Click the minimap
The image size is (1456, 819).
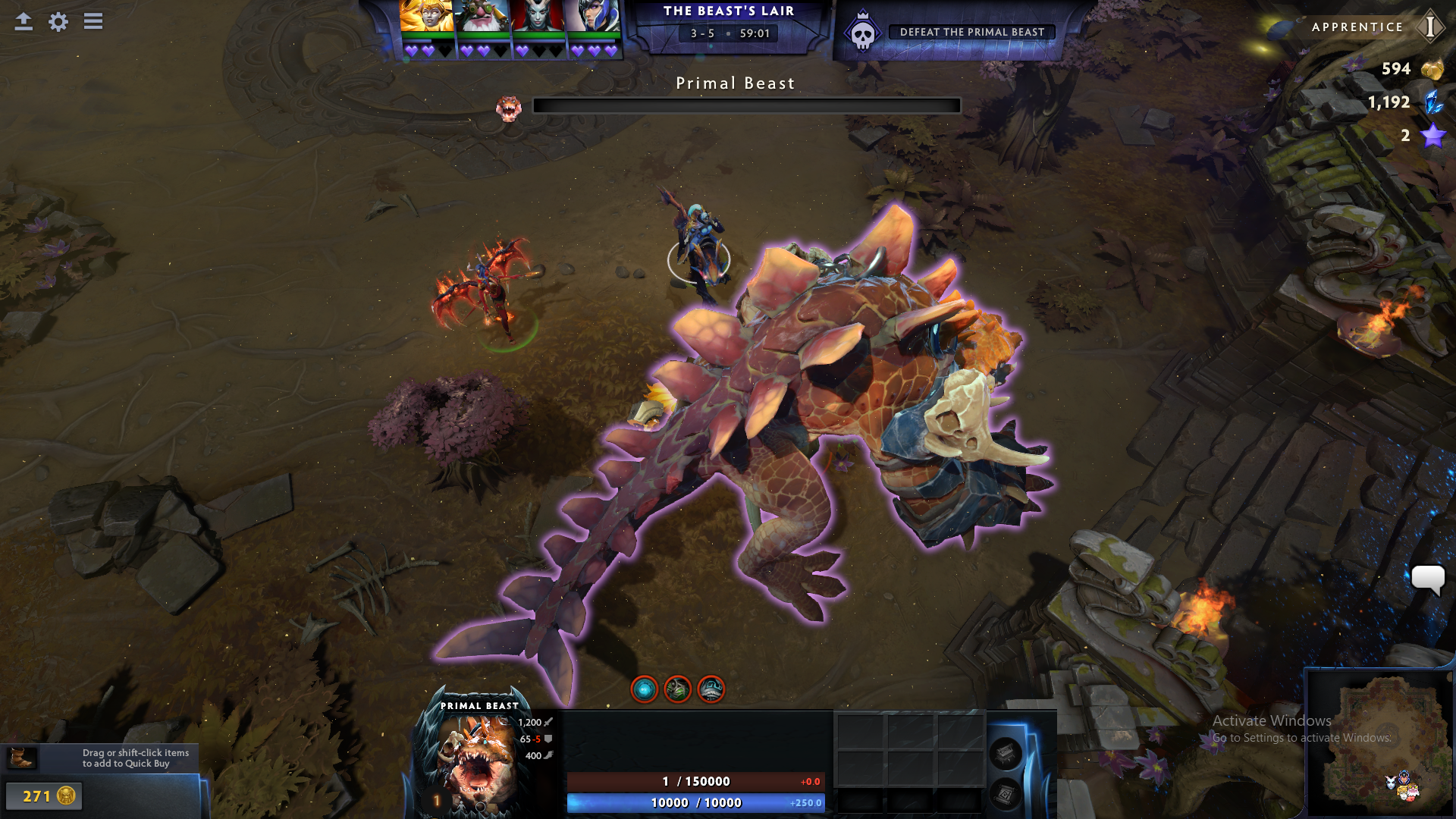1380,743
